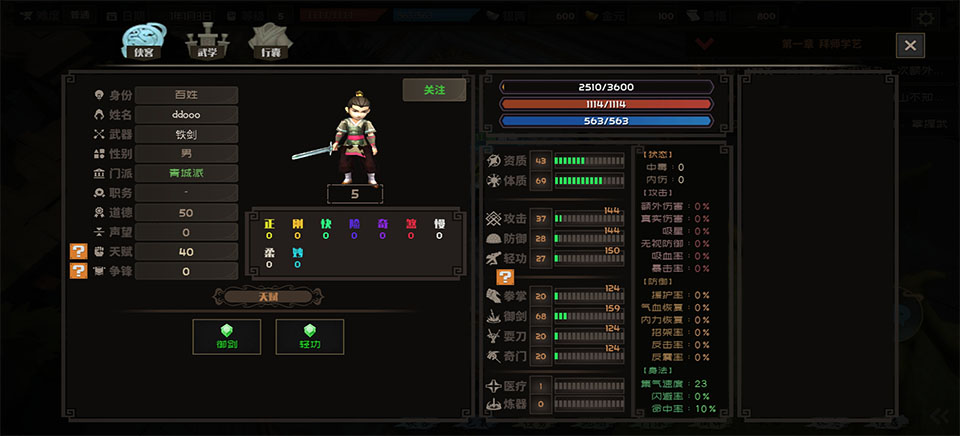
Task: Open the 行囊 inventory tab
Action: click(270, 42)
